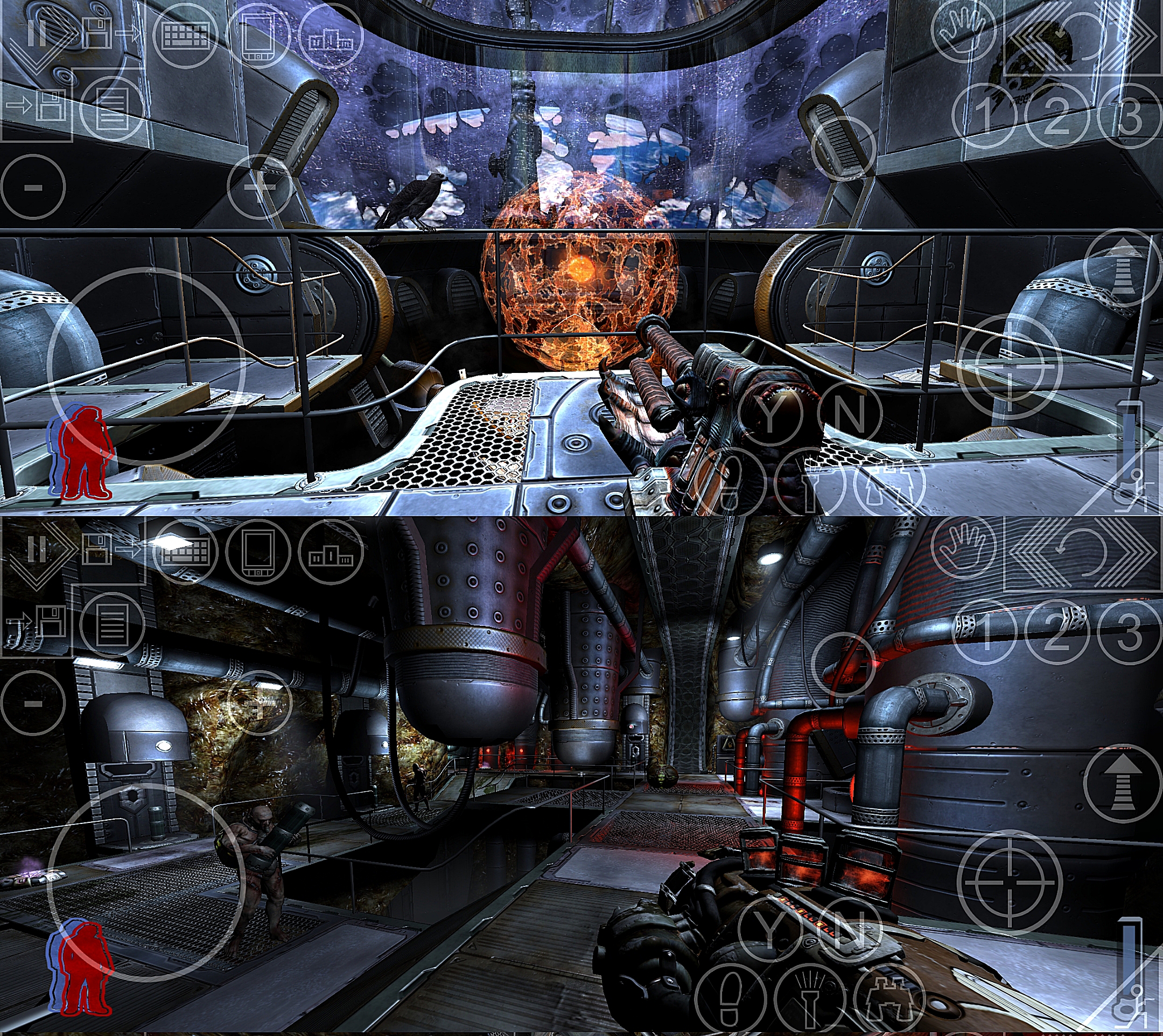
Task: Tap the podium scoreboard icon in the red pipes scene
Action: point(331,551)
